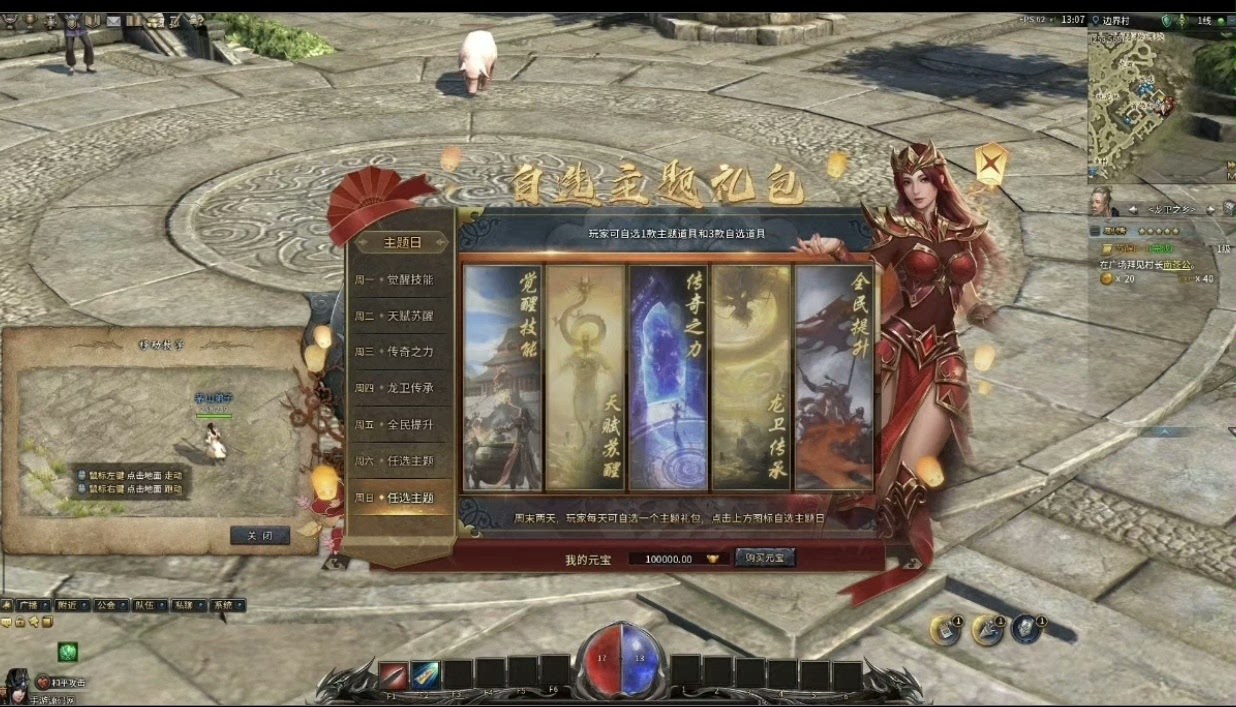The image size is (1236, 707).
Task: Switch chat to the 系统 channel
Action: (224, 605)
